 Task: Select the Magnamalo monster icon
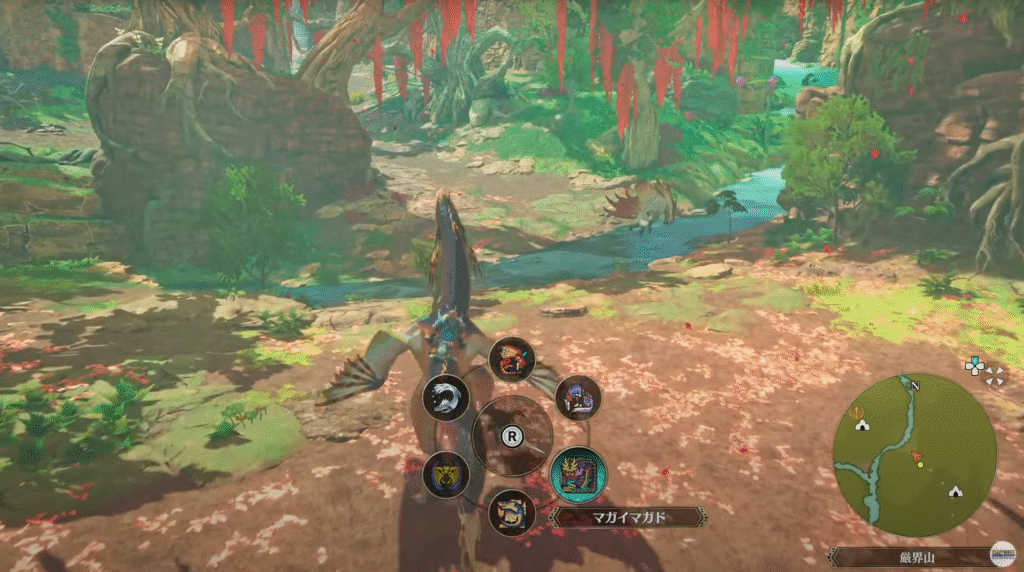coord(577,473)
